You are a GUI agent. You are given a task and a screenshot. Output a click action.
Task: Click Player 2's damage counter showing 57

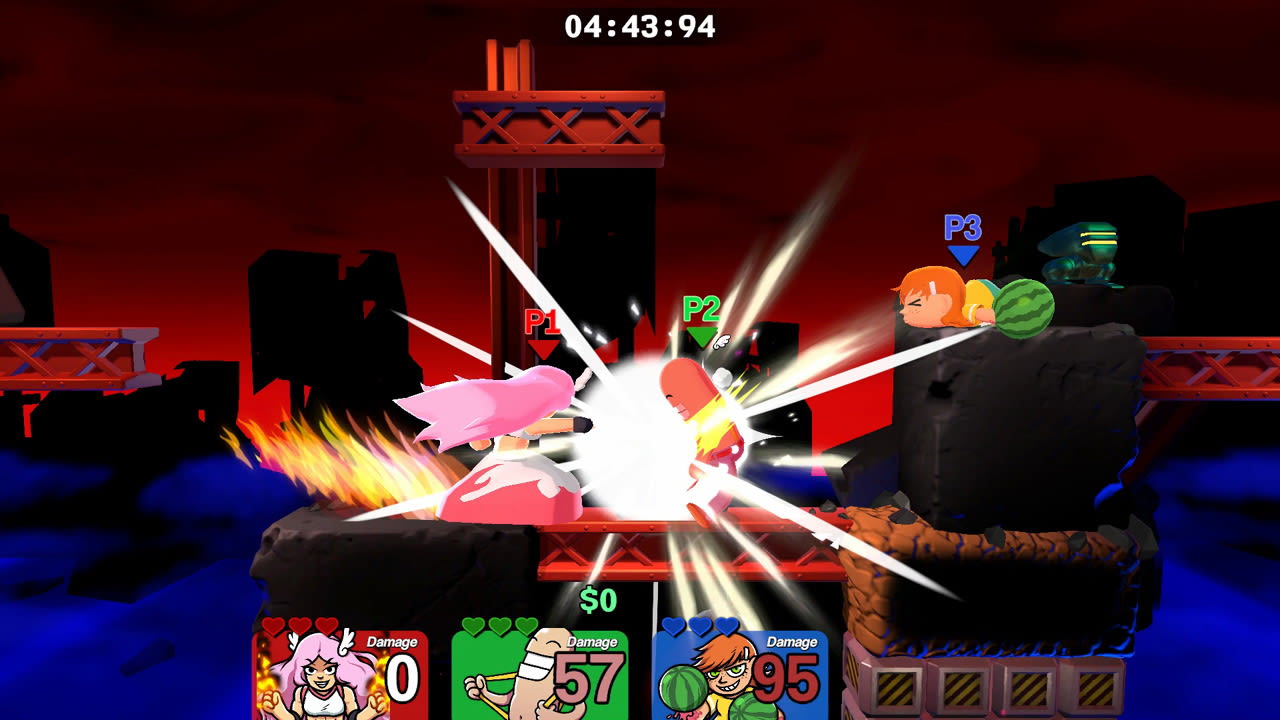591,678
